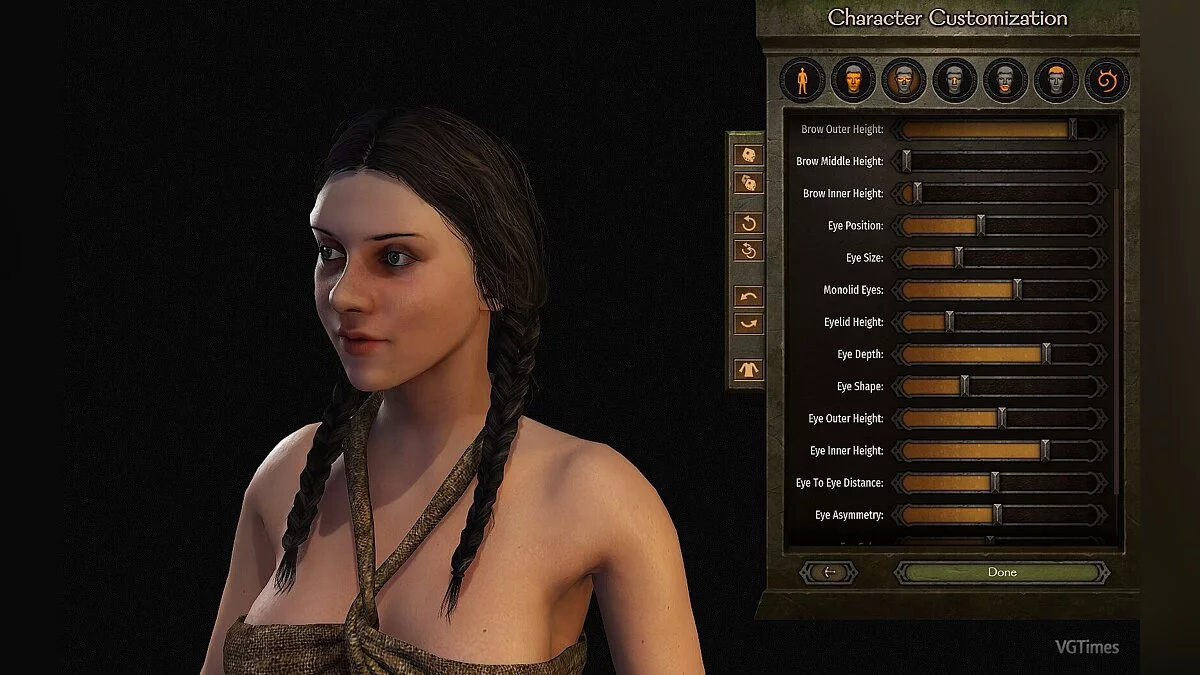Show the hair customization tab

pos(1056,80)
